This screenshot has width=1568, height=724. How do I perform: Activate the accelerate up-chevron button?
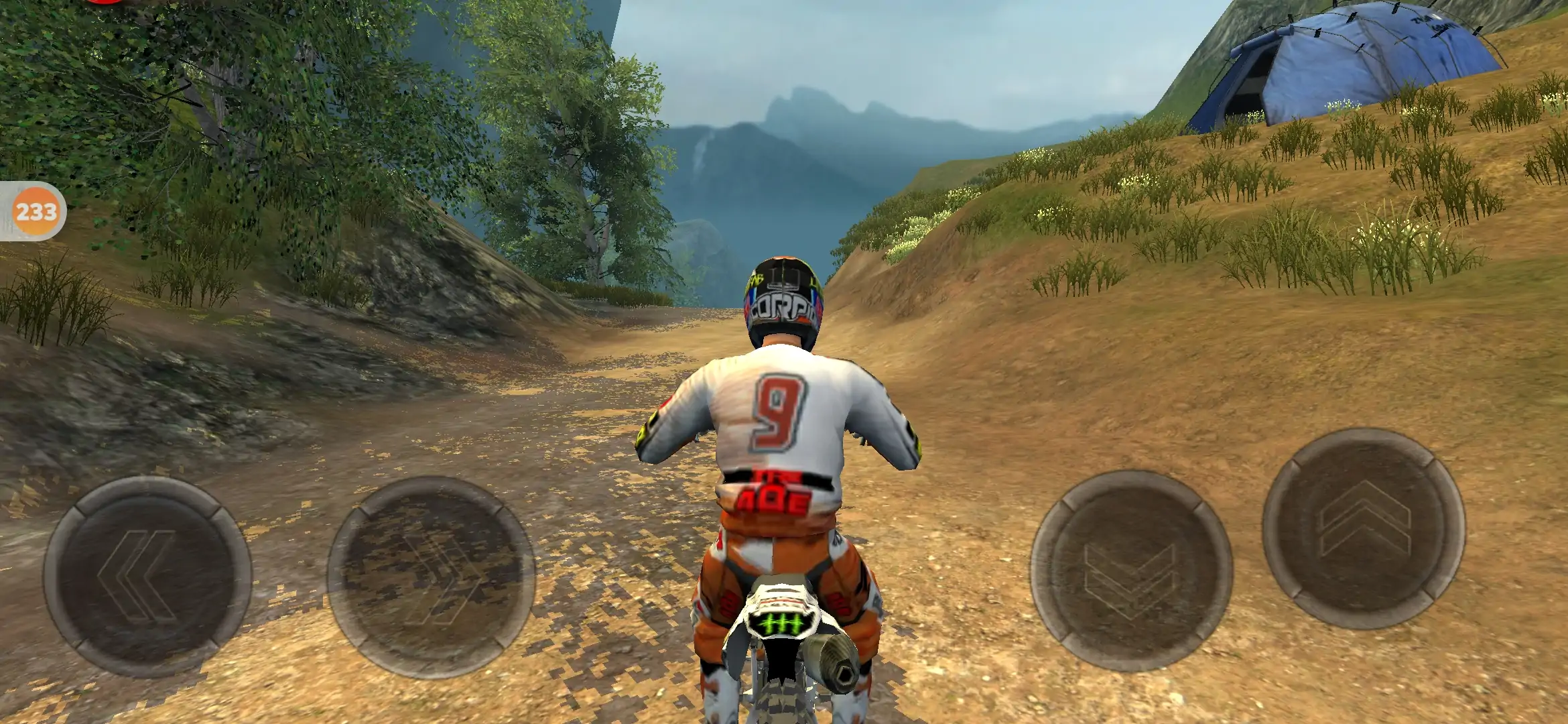(x=1364, y=528)
